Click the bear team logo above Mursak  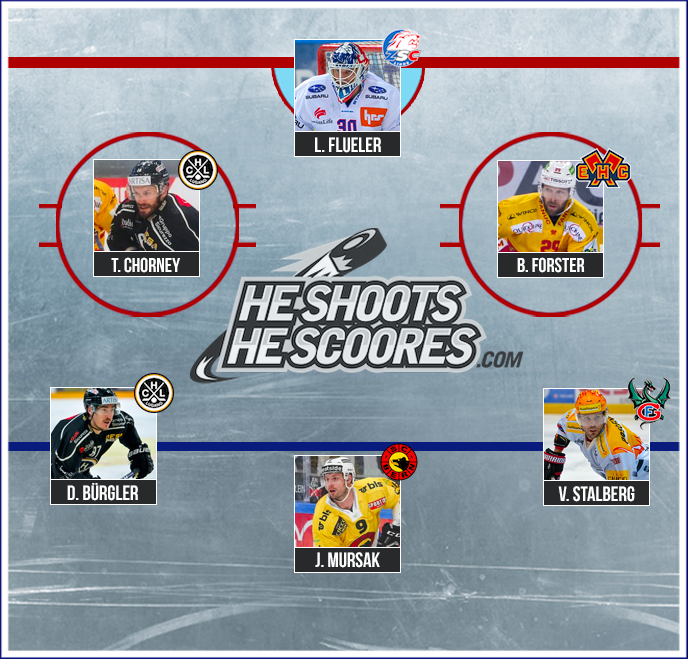coord(399,463)
